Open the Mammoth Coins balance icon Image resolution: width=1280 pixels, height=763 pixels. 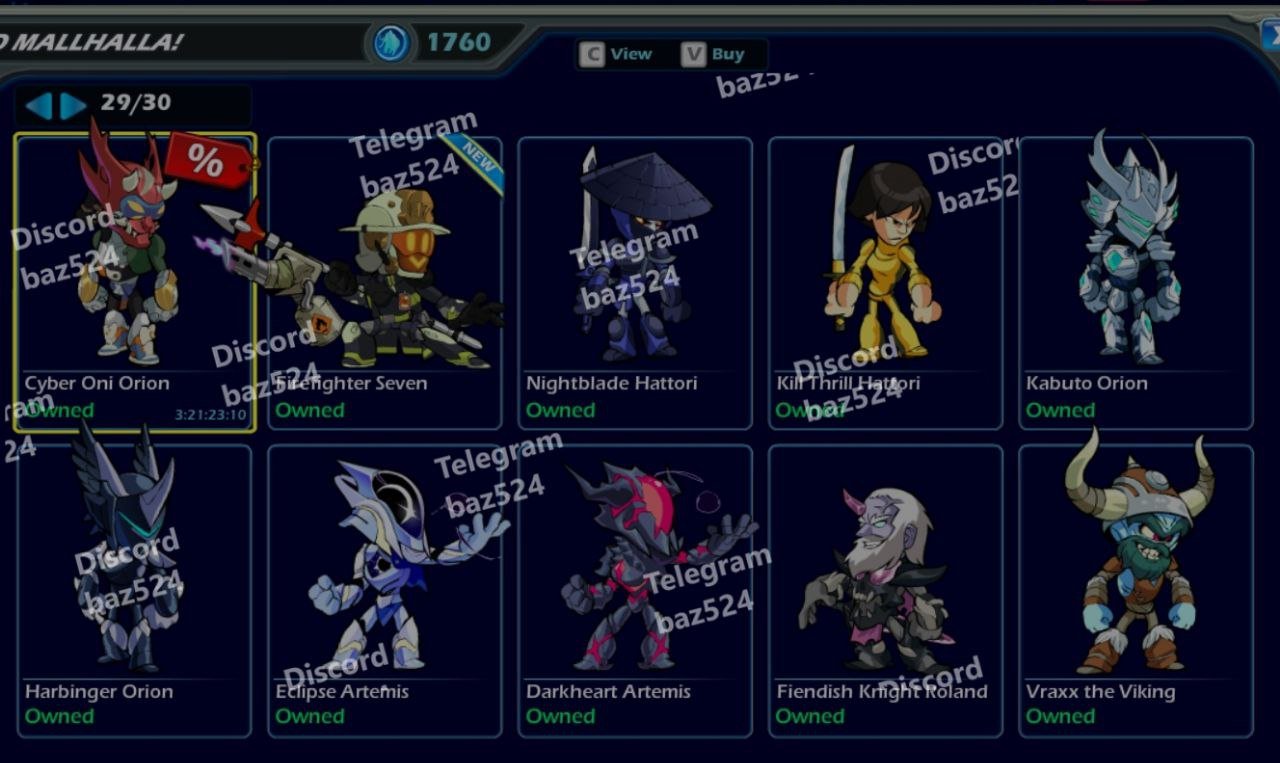390,43
